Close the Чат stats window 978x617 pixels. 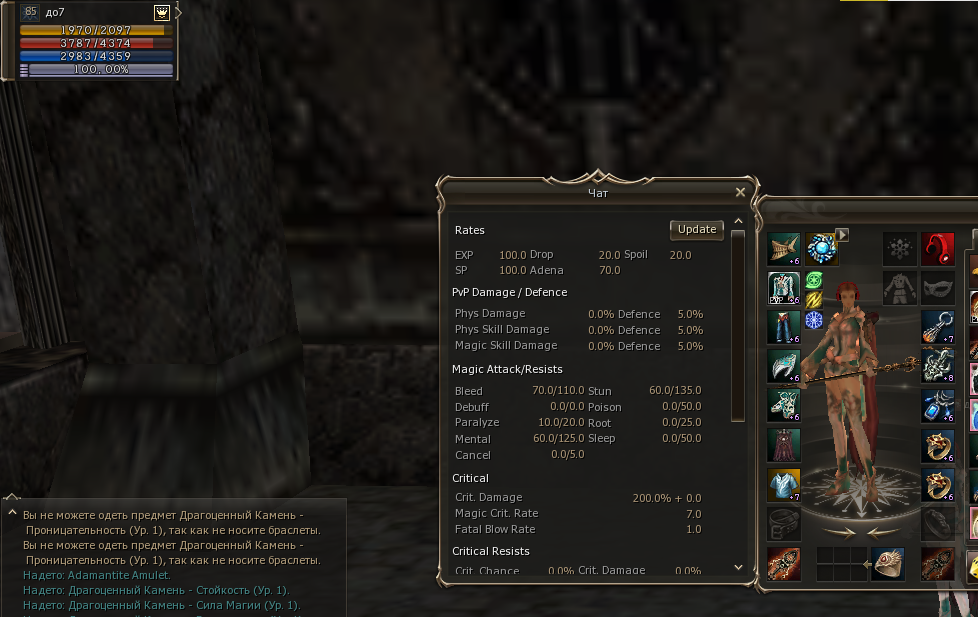pyautogui.click(x=740, y=192)
